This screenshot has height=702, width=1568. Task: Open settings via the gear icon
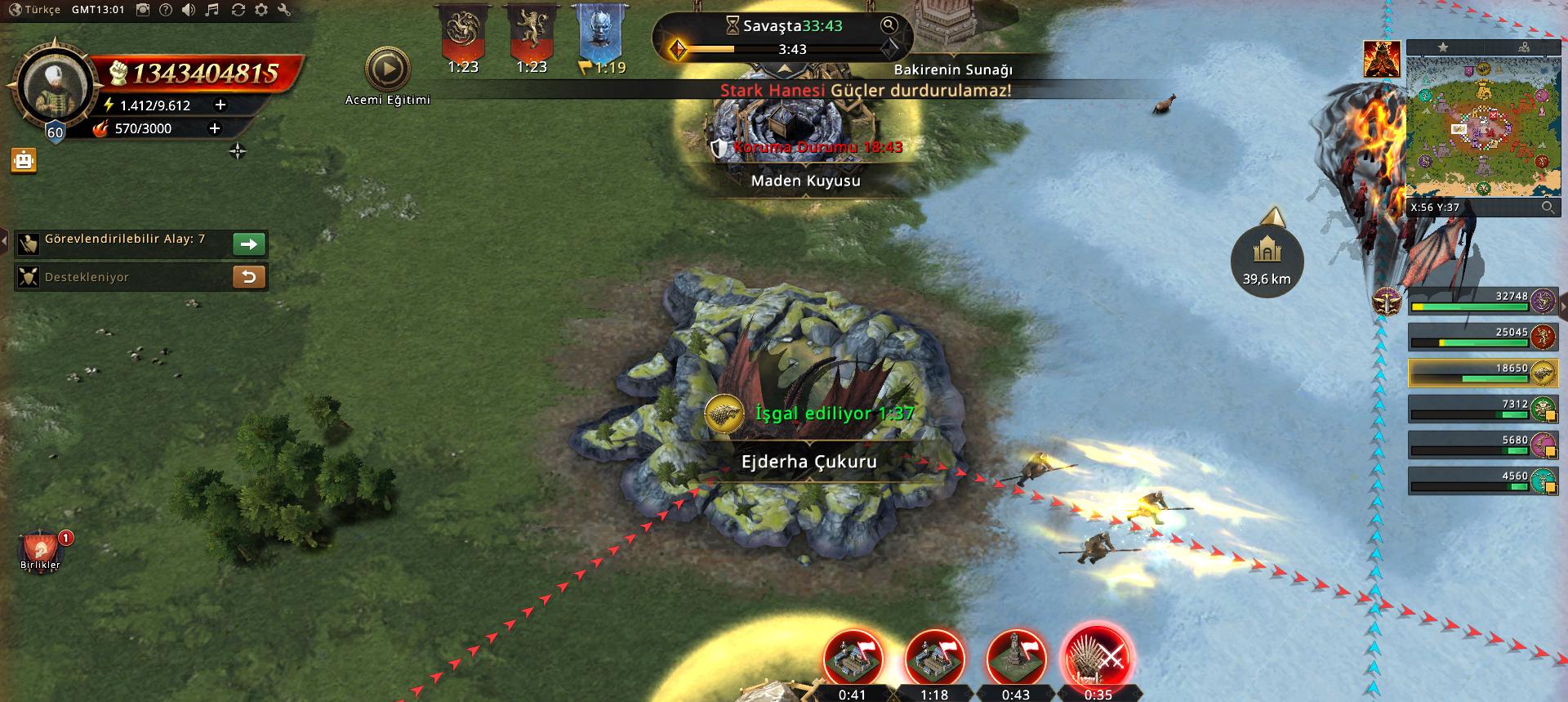click(261, 10)
